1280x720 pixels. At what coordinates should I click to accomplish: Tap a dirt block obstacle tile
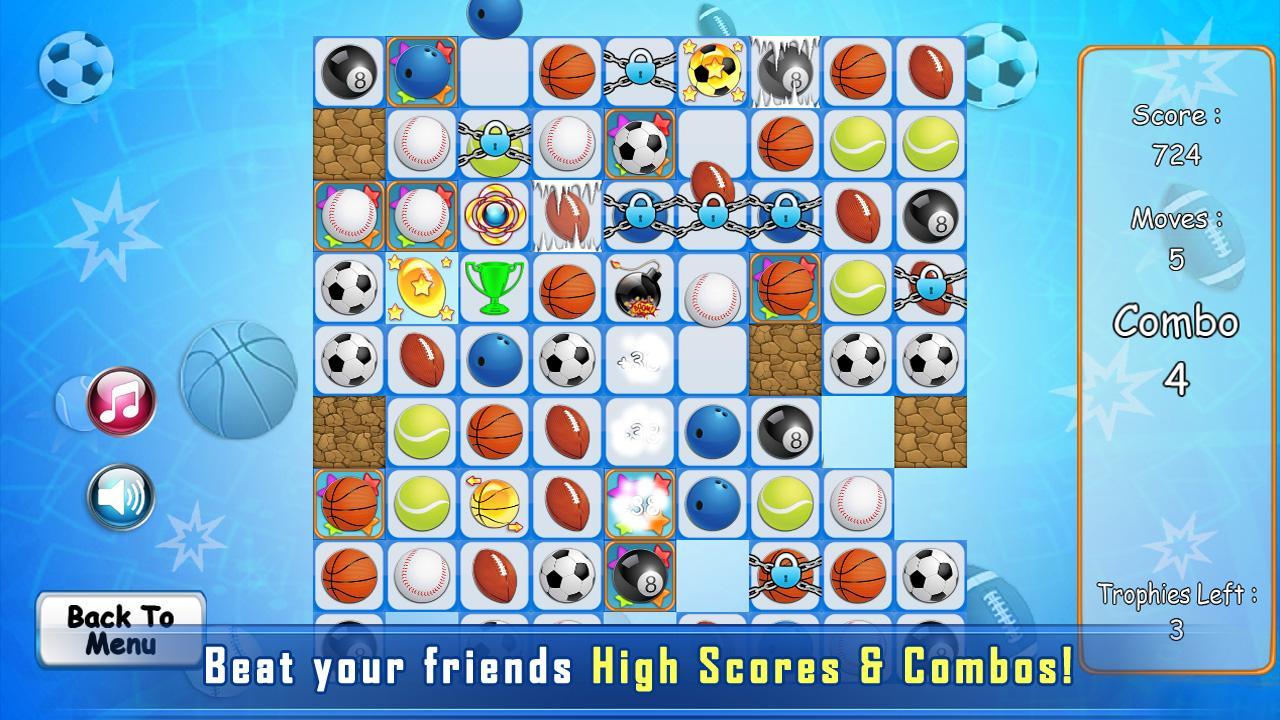click(x=349, y=143)
